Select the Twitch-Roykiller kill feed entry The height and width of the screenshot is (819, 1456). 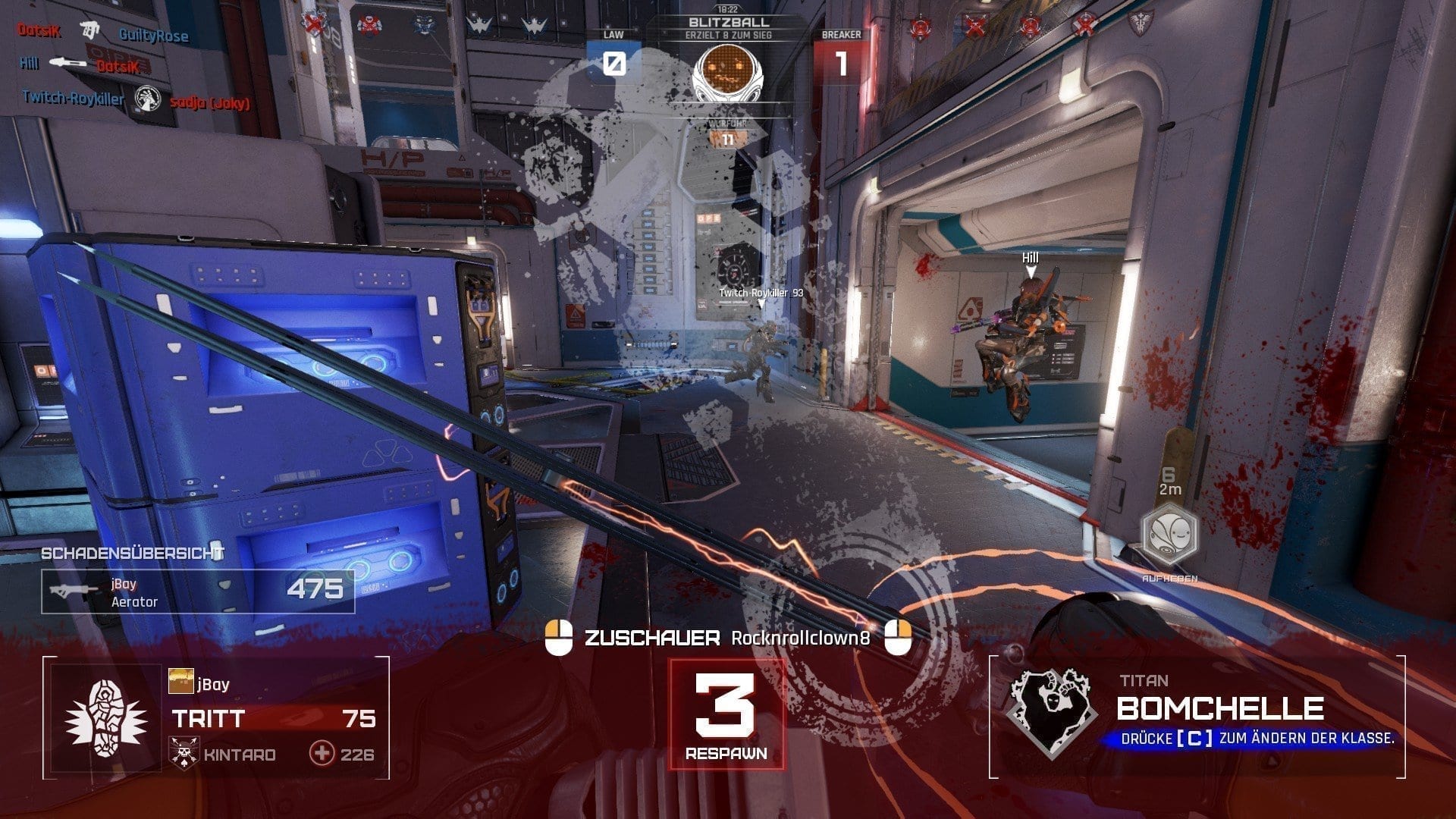click(136, 99)
